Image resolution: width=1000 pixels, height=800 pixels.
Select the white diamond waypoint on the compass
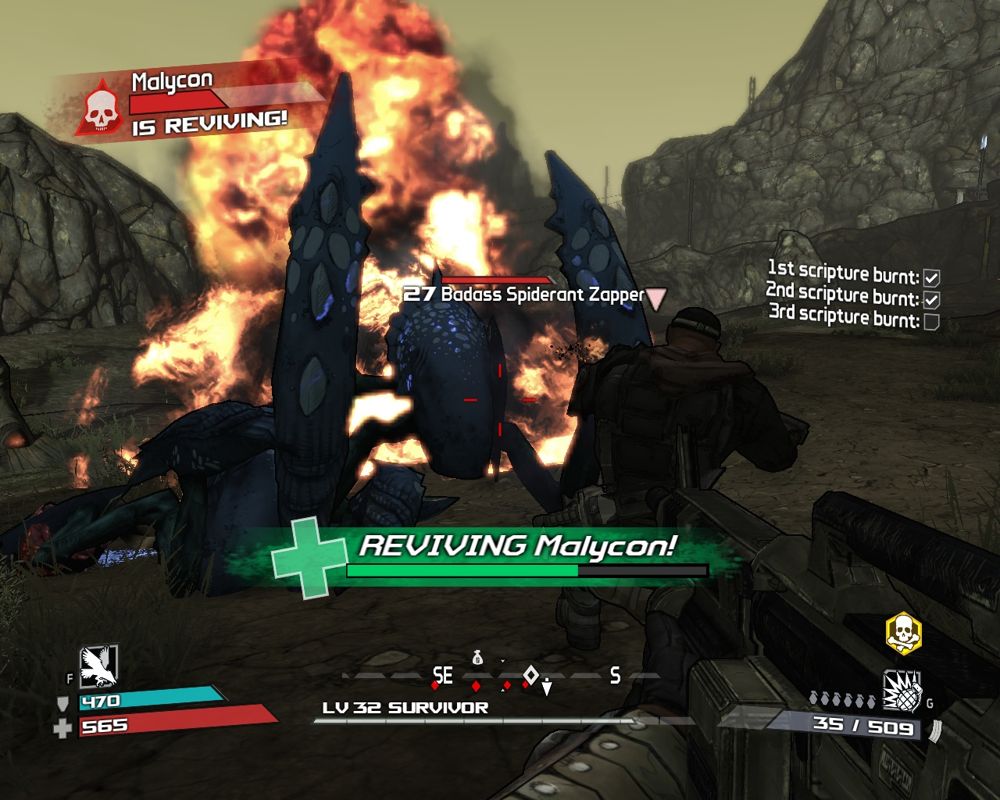531,673
